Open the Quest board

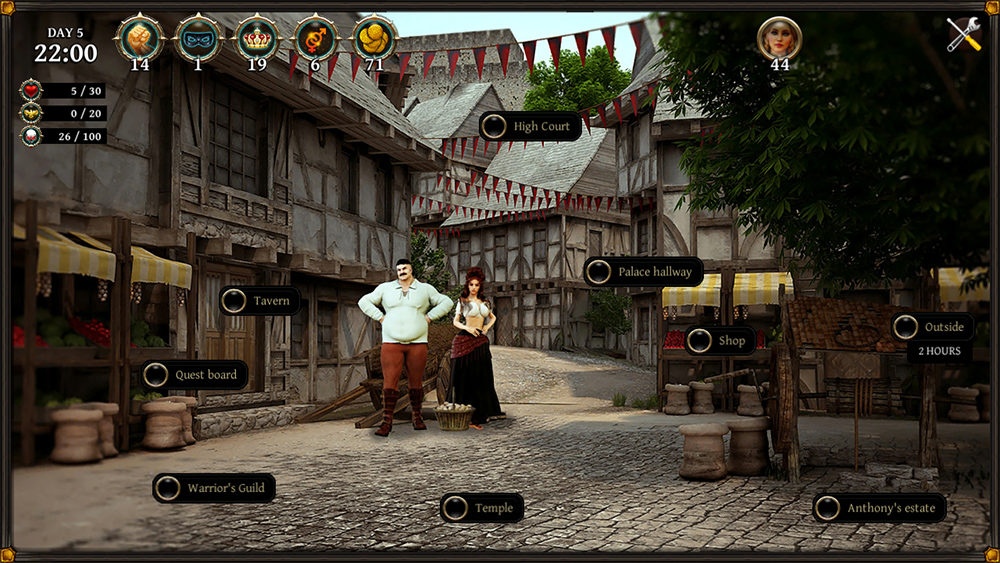(x=194, y=375)
